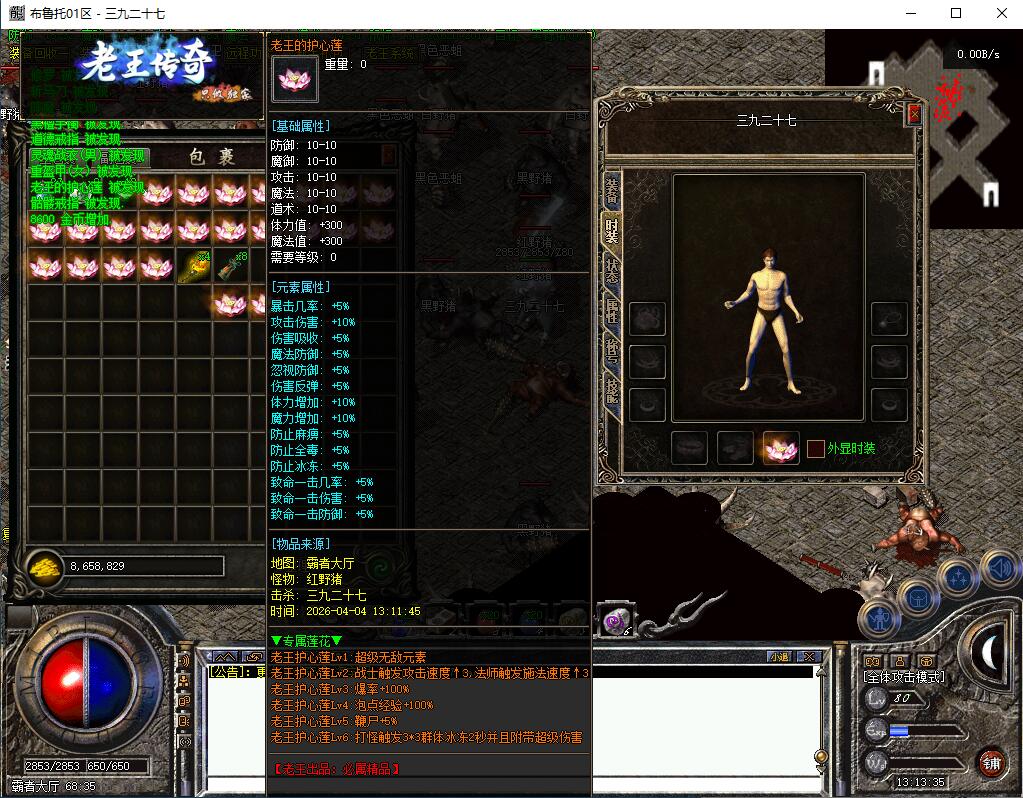Click the 小退 button above chat
This screenshot has width=1023, height=798.
778,656
